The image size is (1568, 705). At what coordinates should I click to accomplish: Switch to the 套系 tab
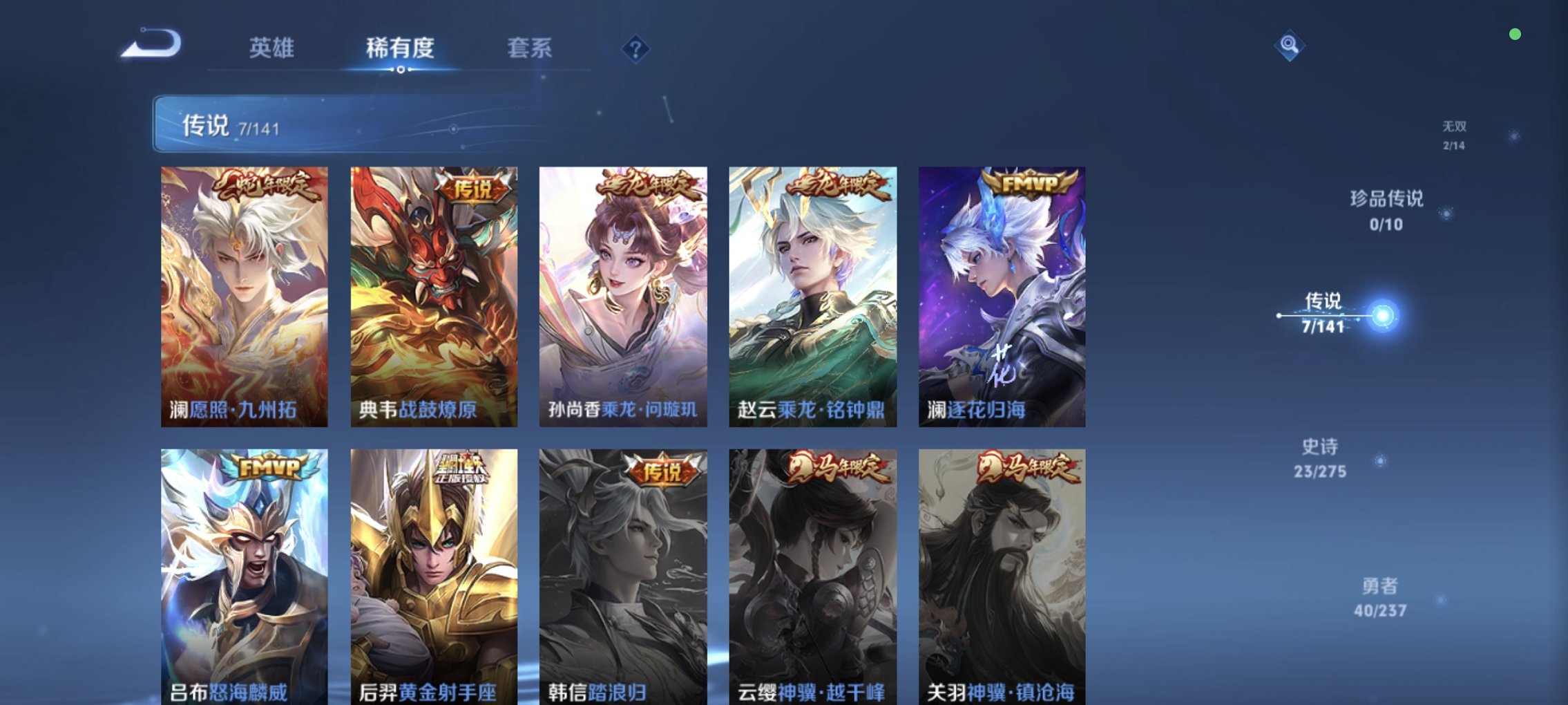point(530,48)
